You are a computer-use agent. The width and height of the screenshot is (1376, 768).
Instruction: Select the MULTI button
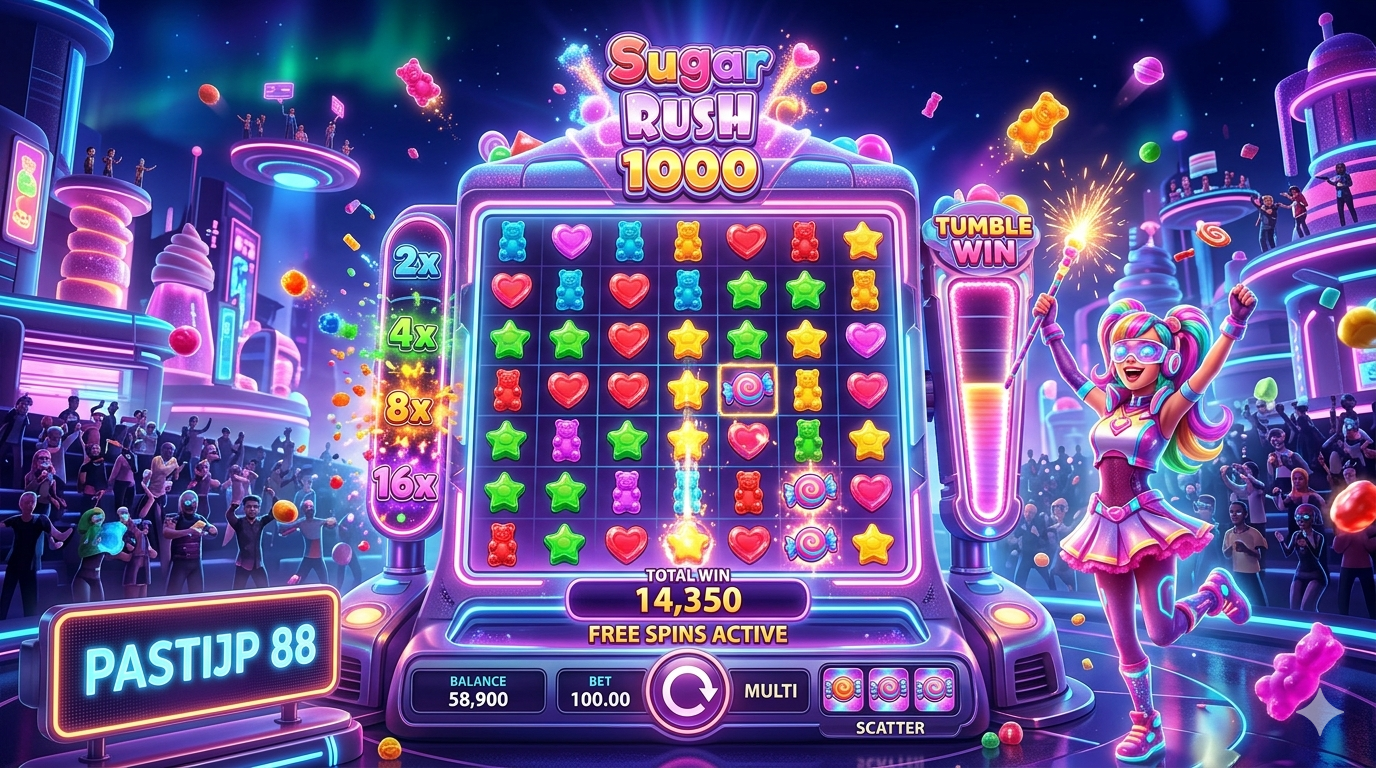pyautogui.click(x=770, y=691)
